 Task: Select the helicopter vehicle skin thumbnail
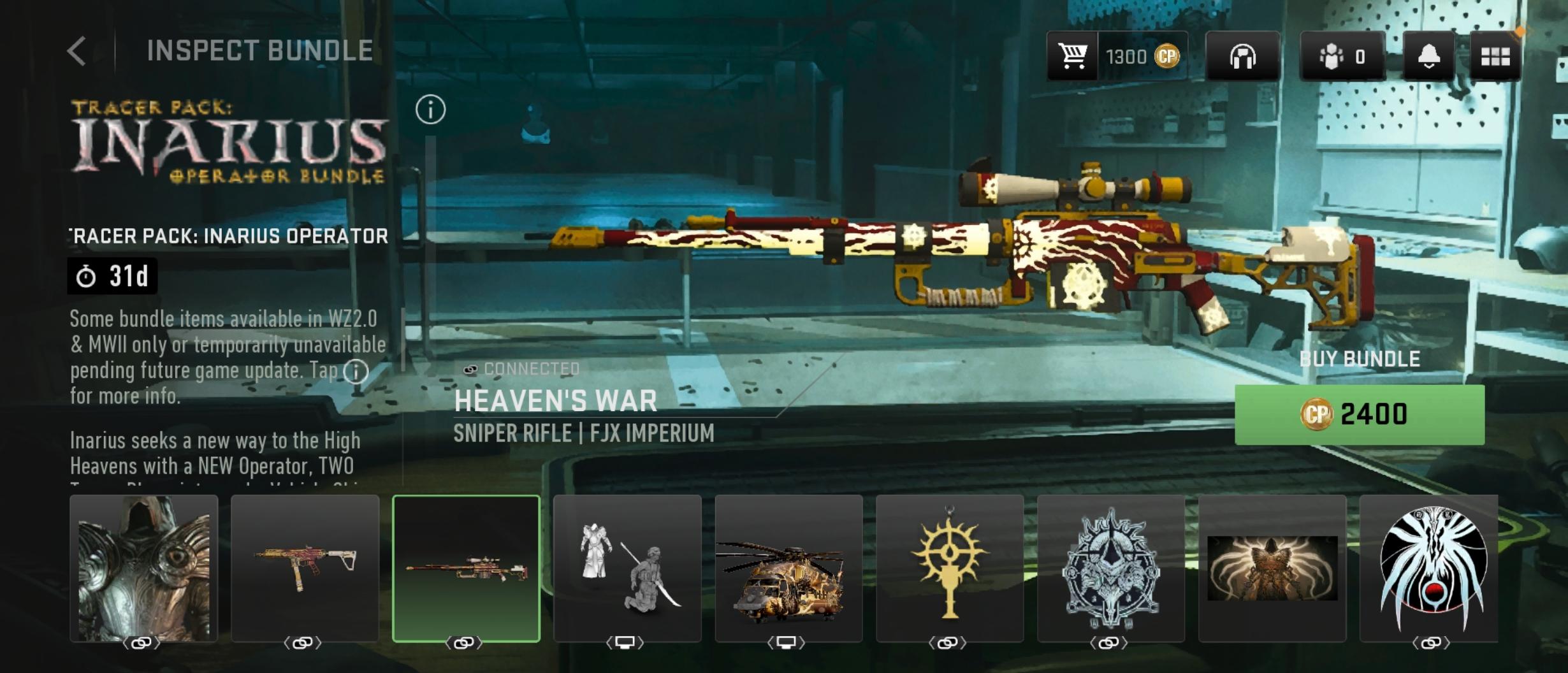pyautogui.click(x=788, y=568)
